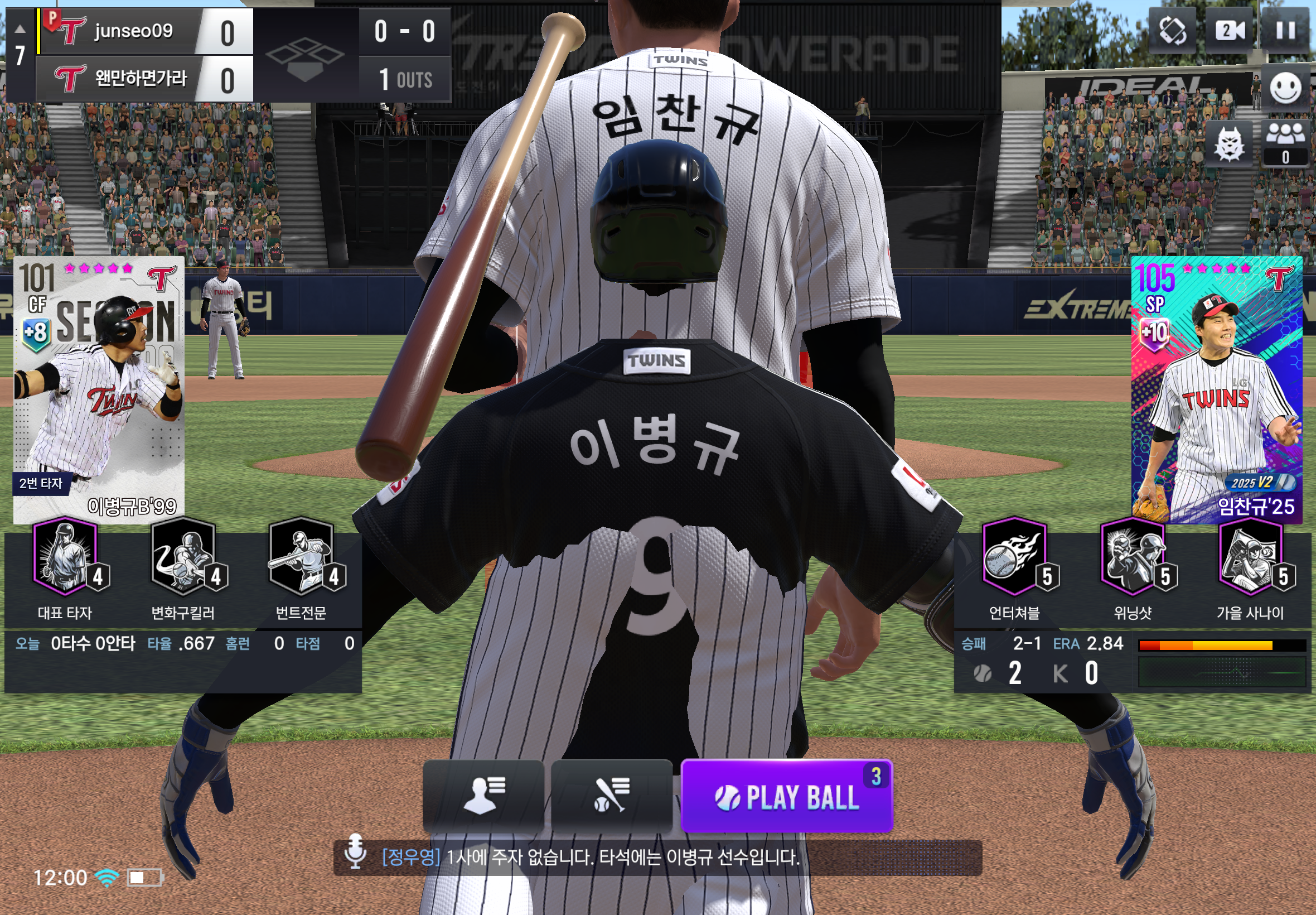This screenshot has height=915, width=1316.
Task: Pause the game
Action: point(1285,30)
